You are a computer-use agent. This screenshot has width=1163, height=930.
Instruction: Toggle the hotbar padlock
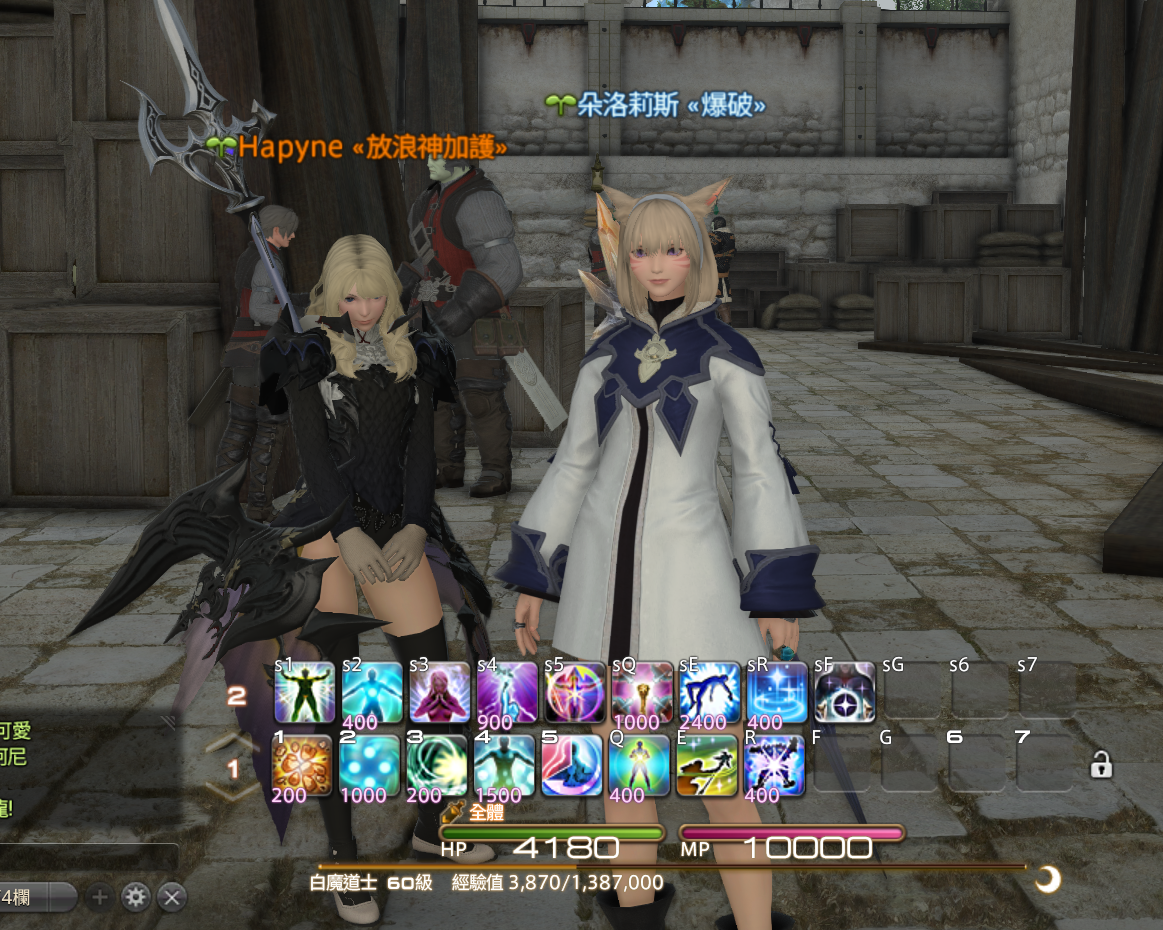1101,767
